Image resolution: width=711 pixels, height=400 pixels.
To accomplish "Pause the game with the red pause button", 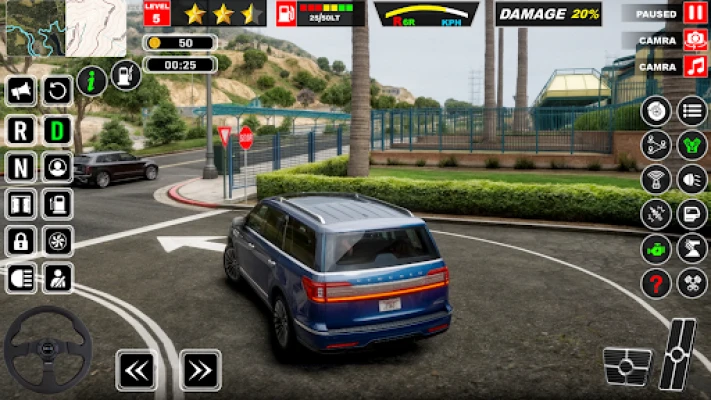I will [x=695, y=13].
